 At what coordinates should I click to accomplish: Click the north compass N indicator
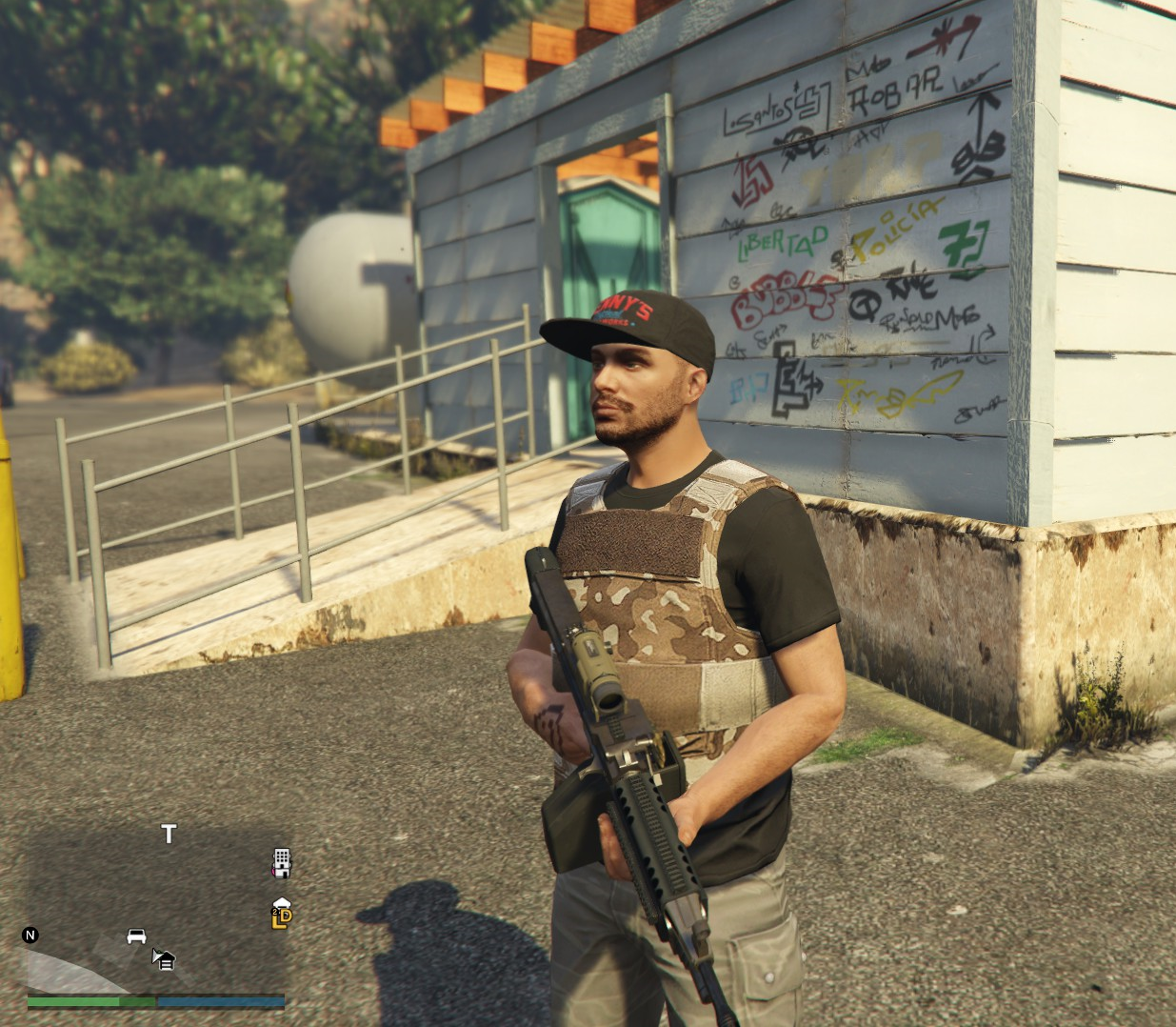30,935
